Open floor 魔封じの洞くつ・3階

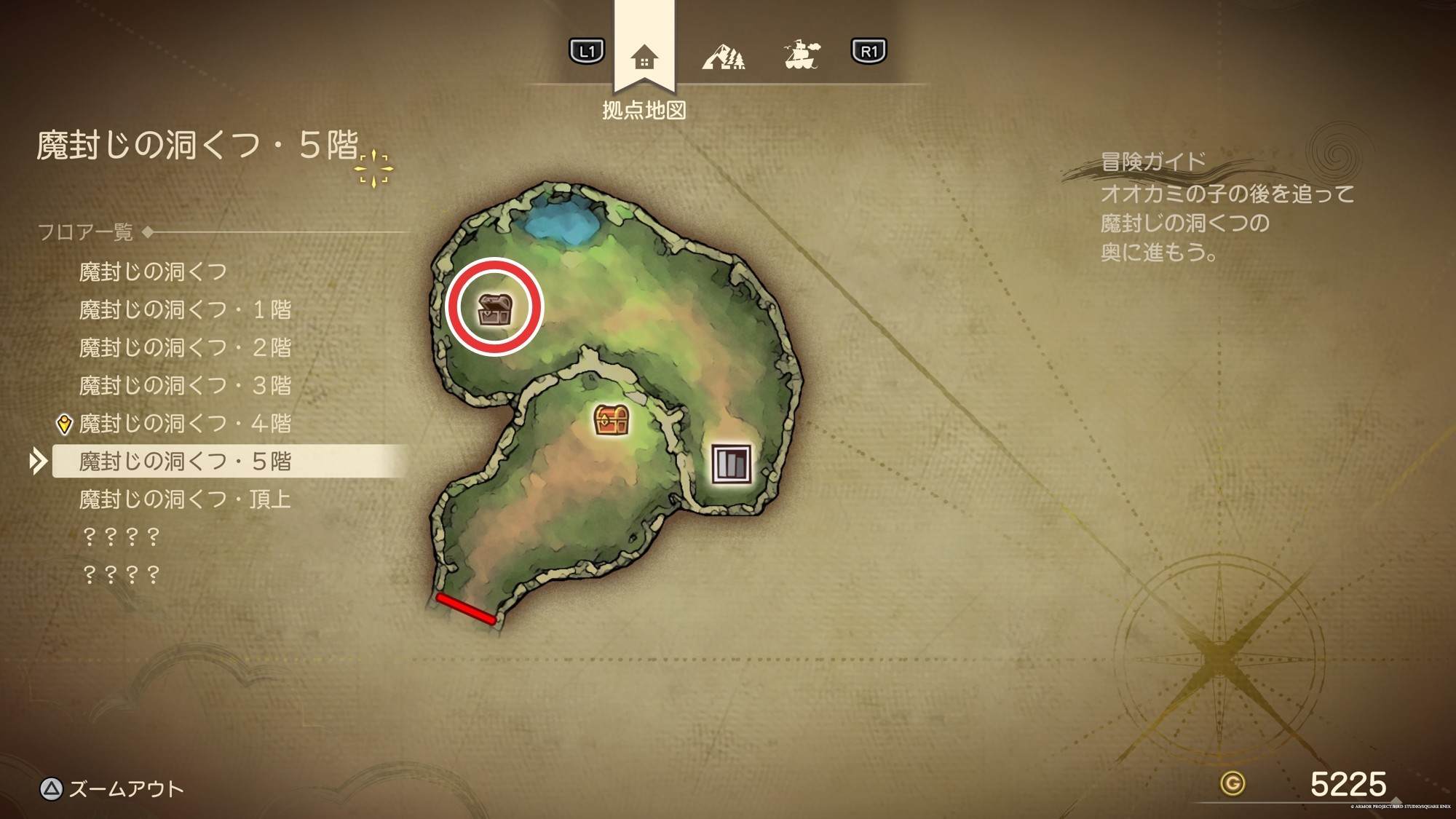(185, 385)
